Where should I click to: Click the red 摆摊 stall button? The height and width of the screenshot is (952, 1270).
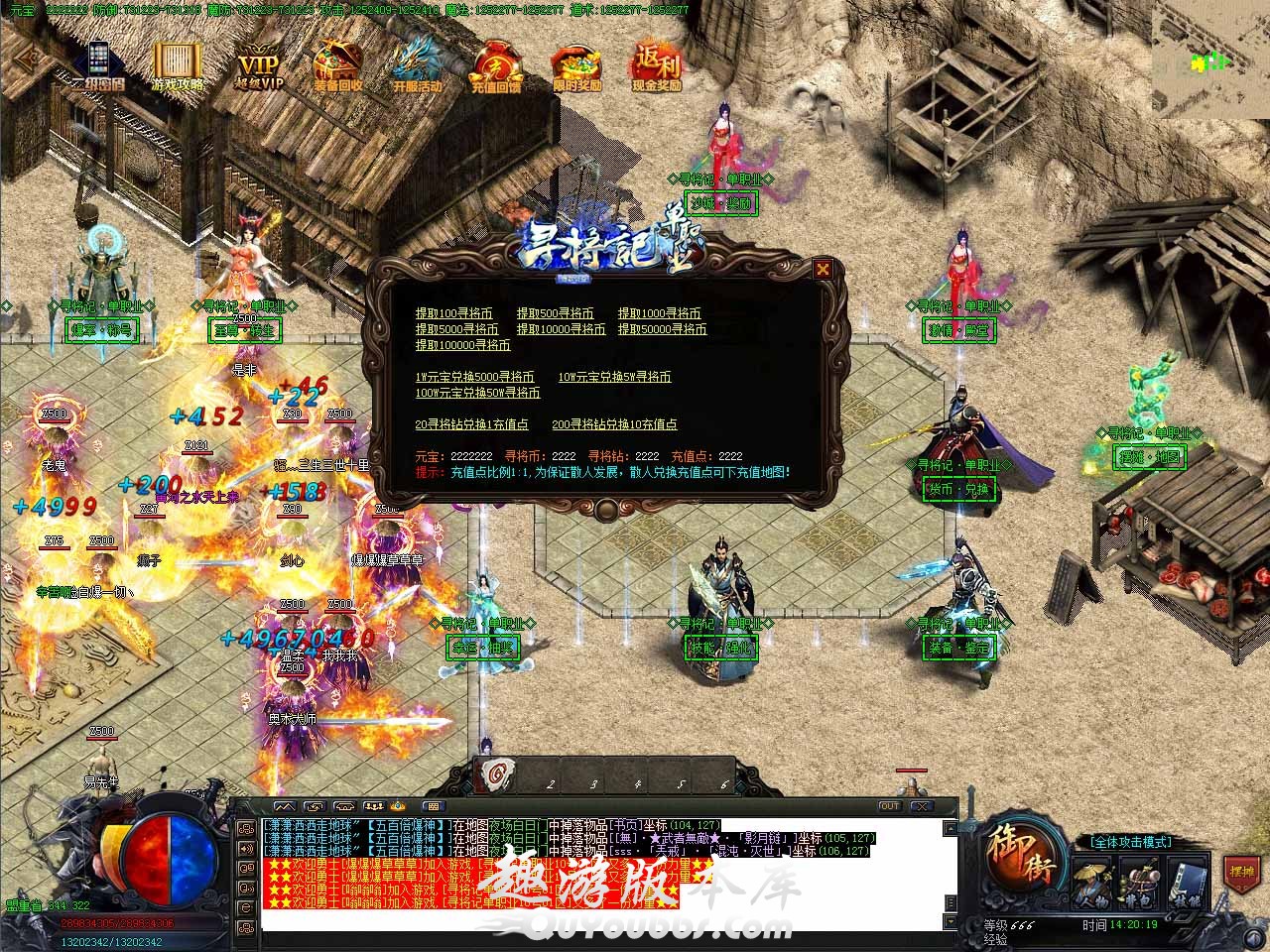[x=1241, y=873]
